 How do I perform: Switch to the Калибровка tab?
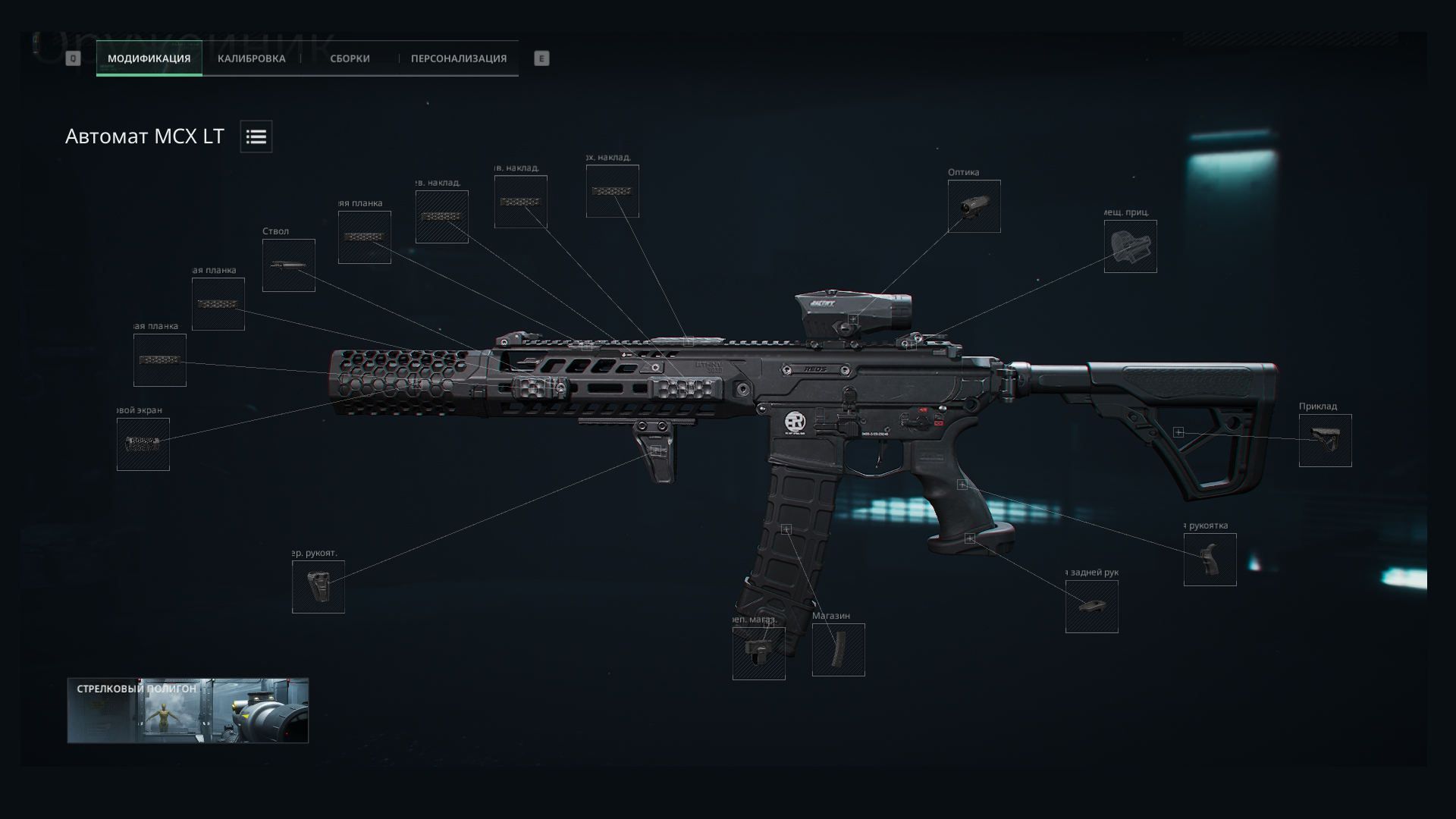click(x=251, y=58)
